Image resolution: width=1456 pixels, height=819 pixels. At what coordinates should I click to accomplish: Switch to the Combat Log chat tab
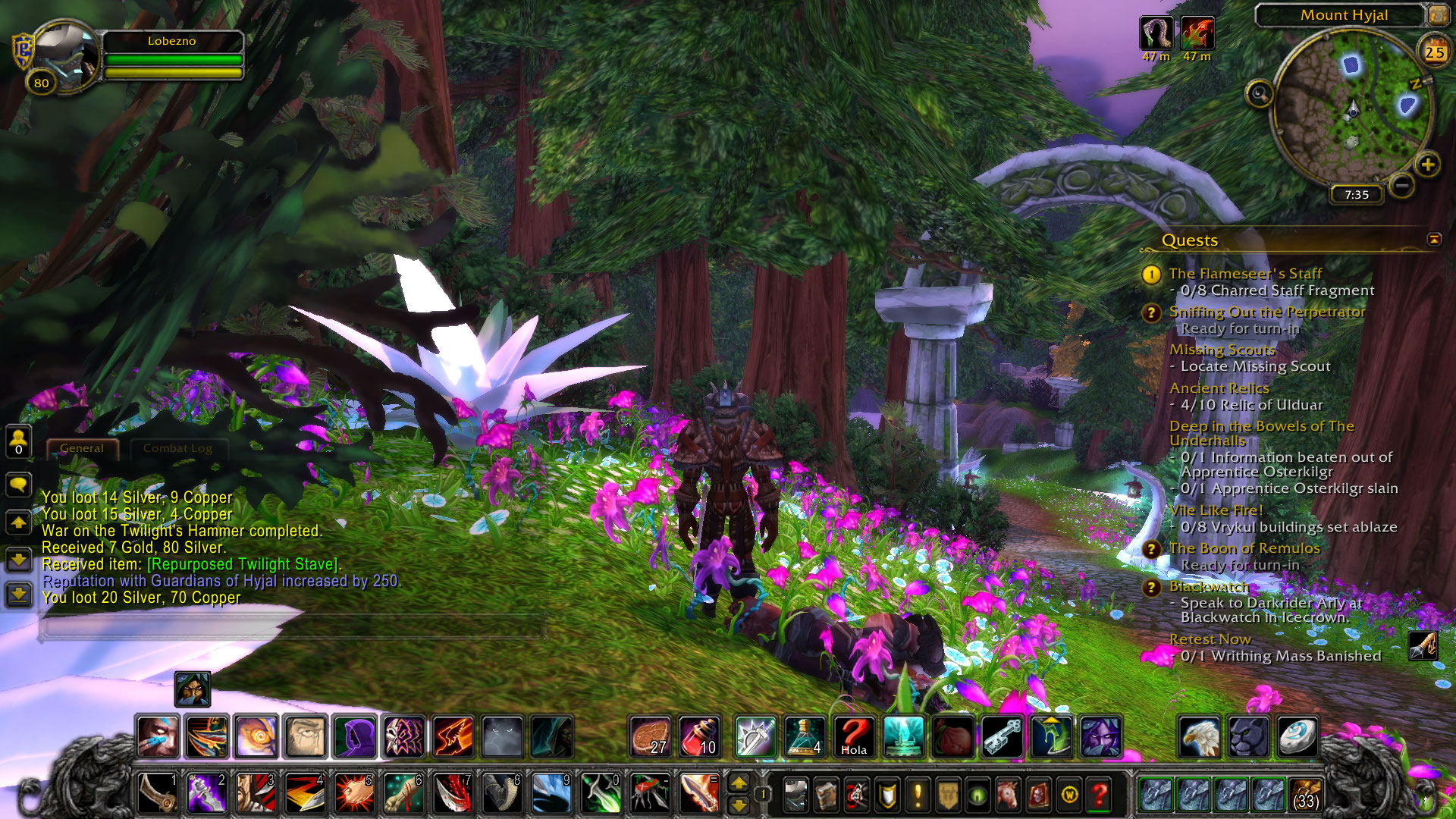click(x=177, y=448)
